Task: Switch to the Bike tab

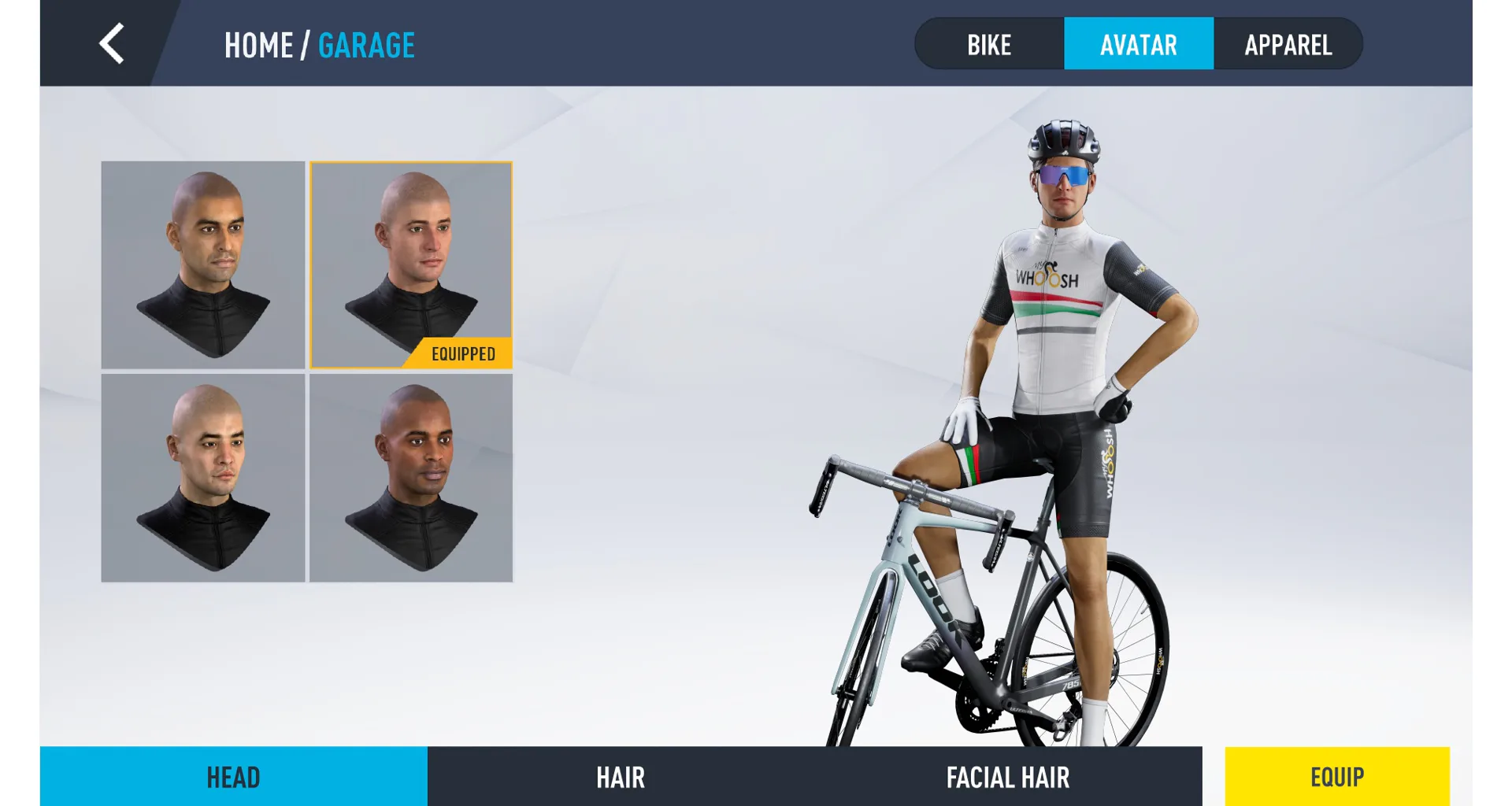Action: pos(989,45)
